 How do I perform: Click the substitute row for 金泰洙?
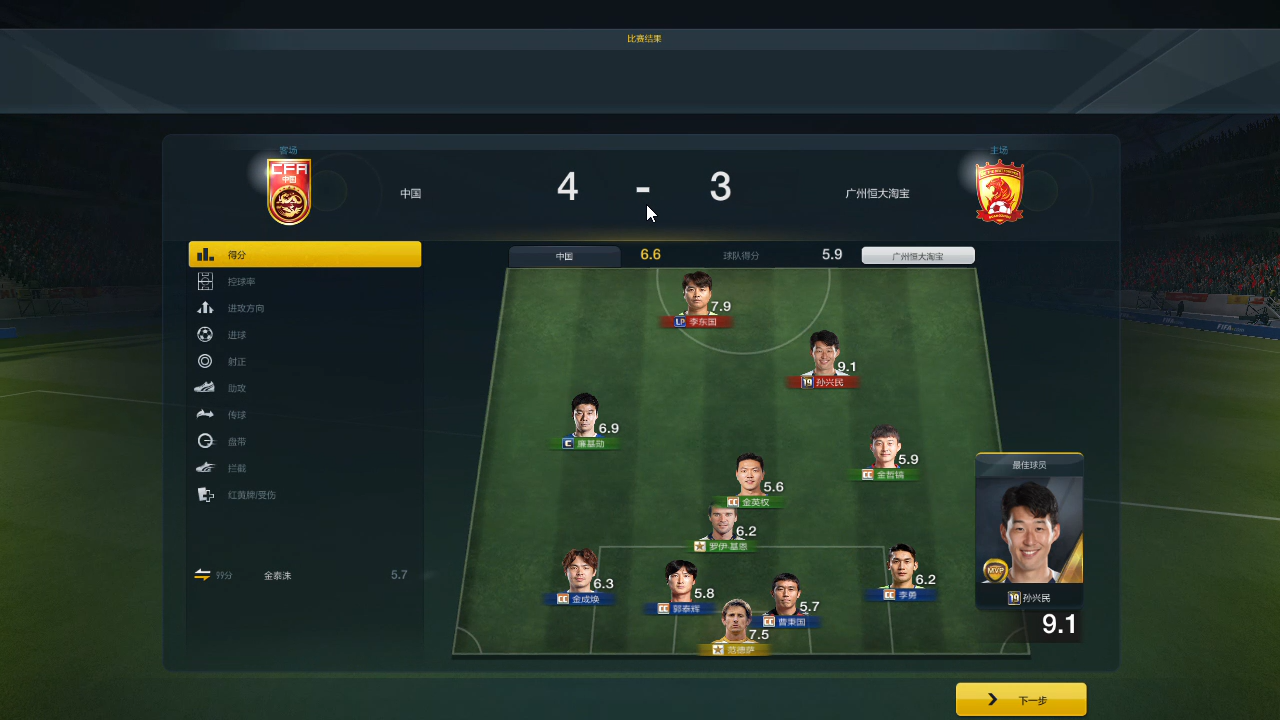pos(304,575)
